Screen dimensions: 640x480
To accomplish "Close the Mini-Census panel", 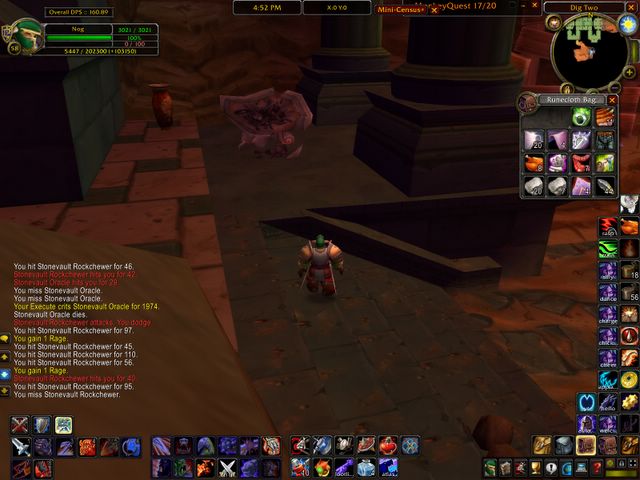I will click(433, 9).
